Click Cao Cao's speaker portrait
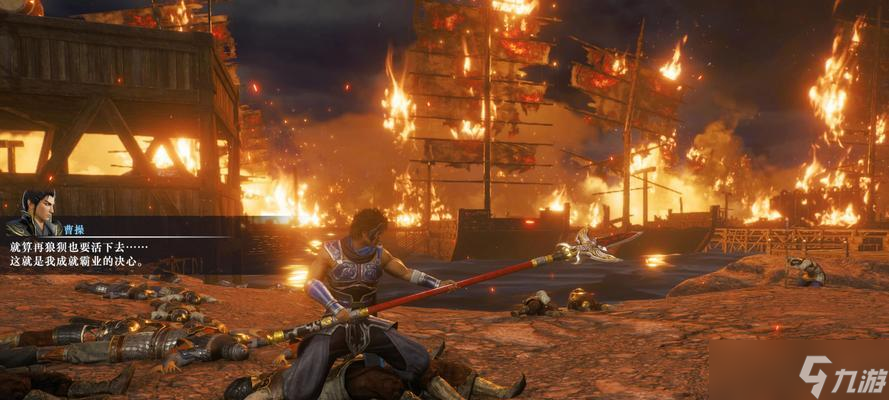 (38, 211)
